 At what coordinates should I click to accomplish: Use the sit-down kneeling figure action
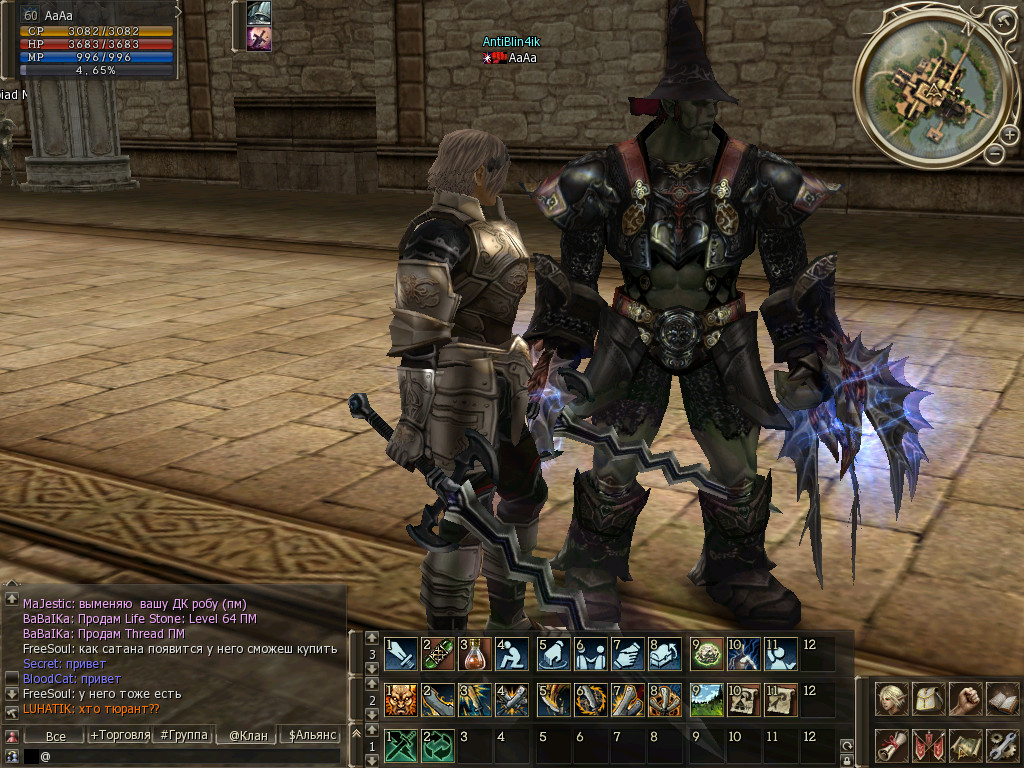[510, 653]
